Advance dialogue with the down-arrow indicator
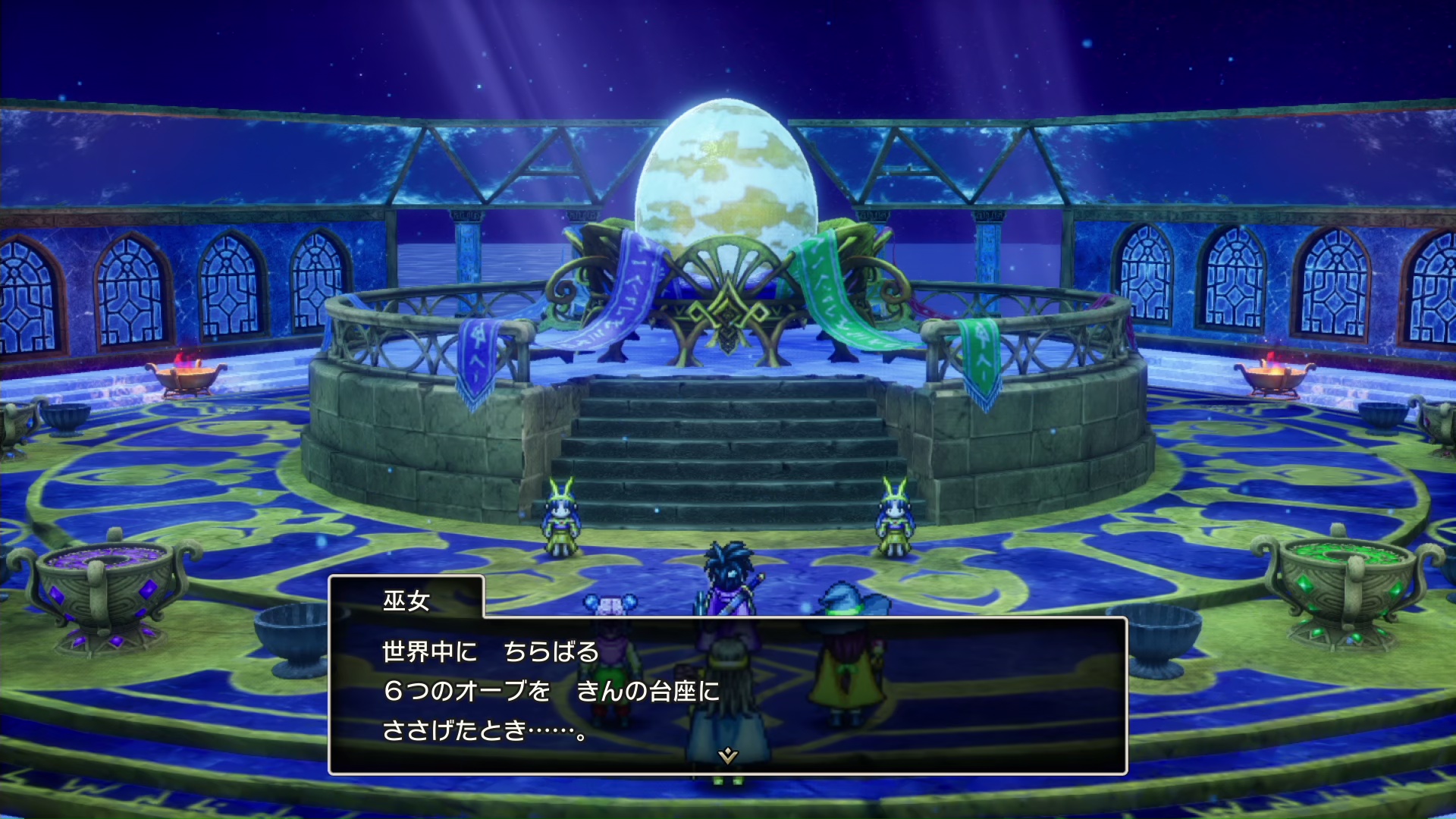This screenshot has height=819, width=1456. (728, 755)
